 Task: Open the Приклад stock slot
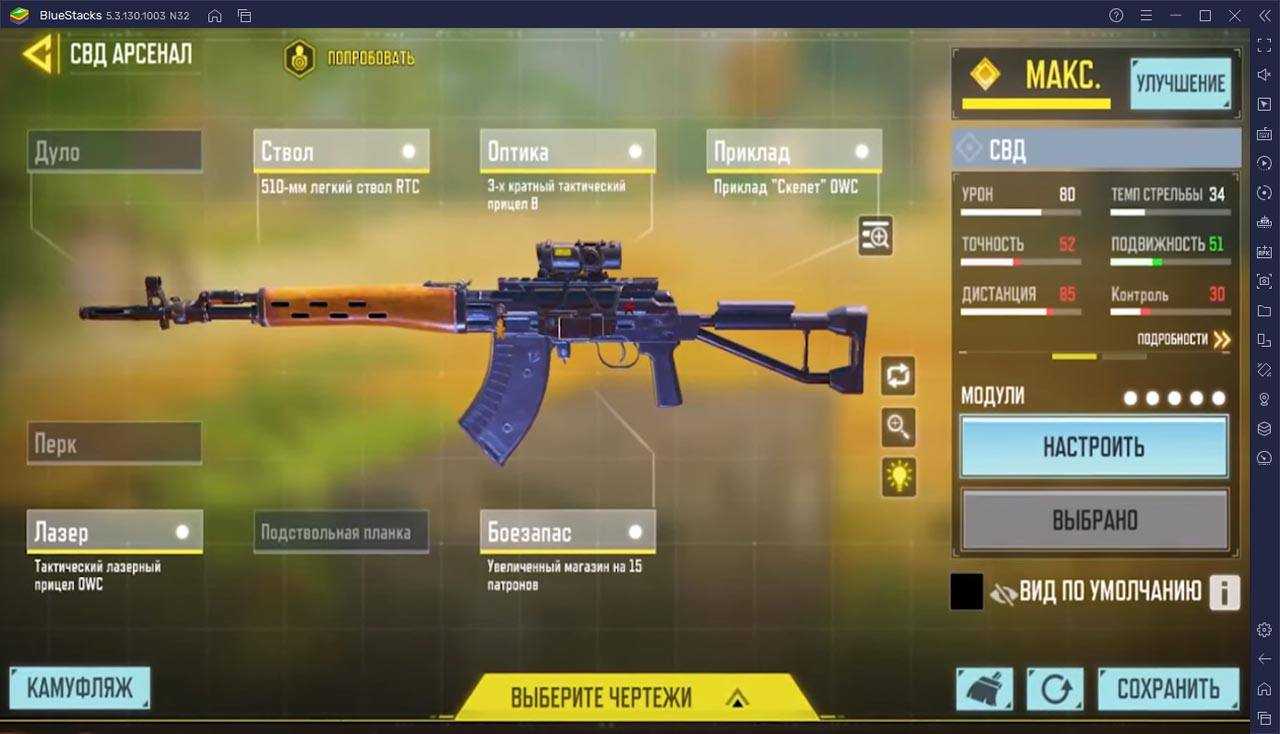pyautogui.click(x=794, y=152)
